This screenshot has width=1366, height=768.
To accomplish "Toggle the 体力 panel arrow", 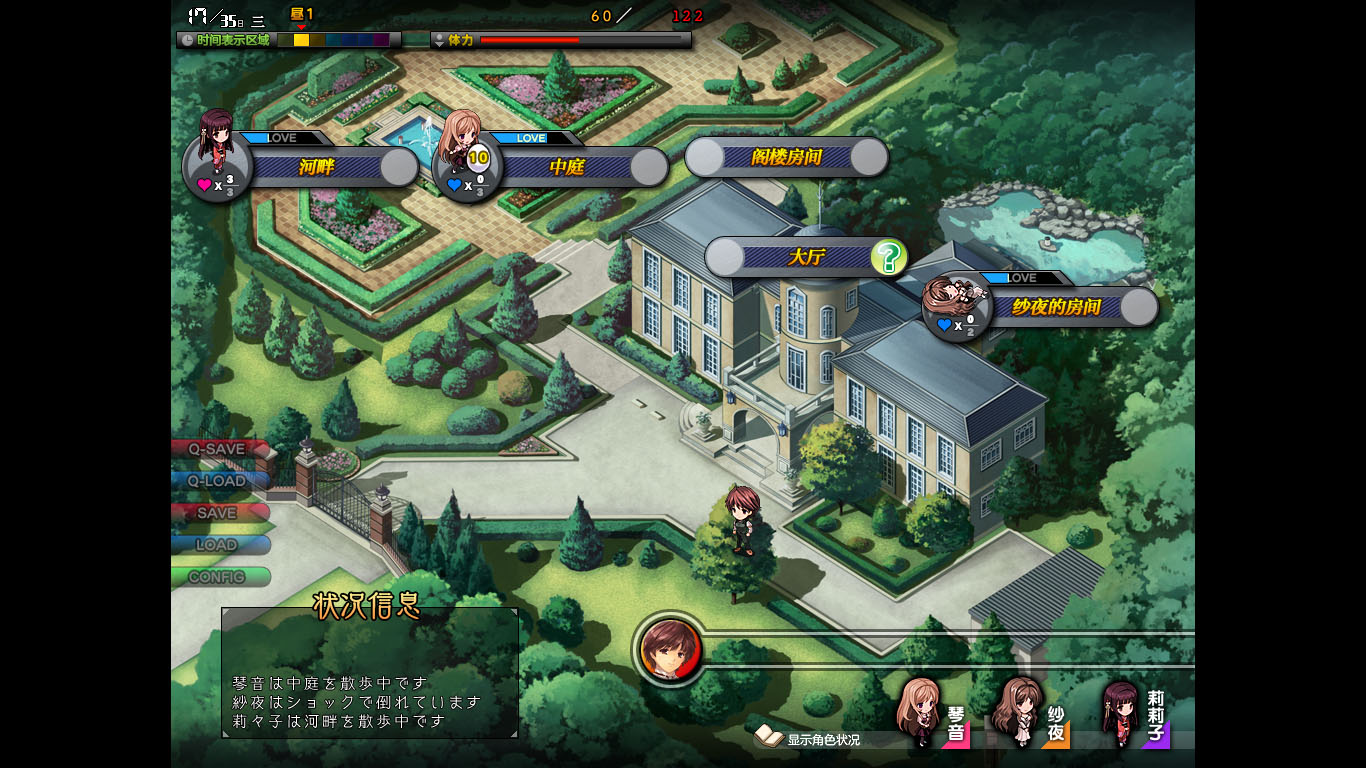I will tap(439, 40).
